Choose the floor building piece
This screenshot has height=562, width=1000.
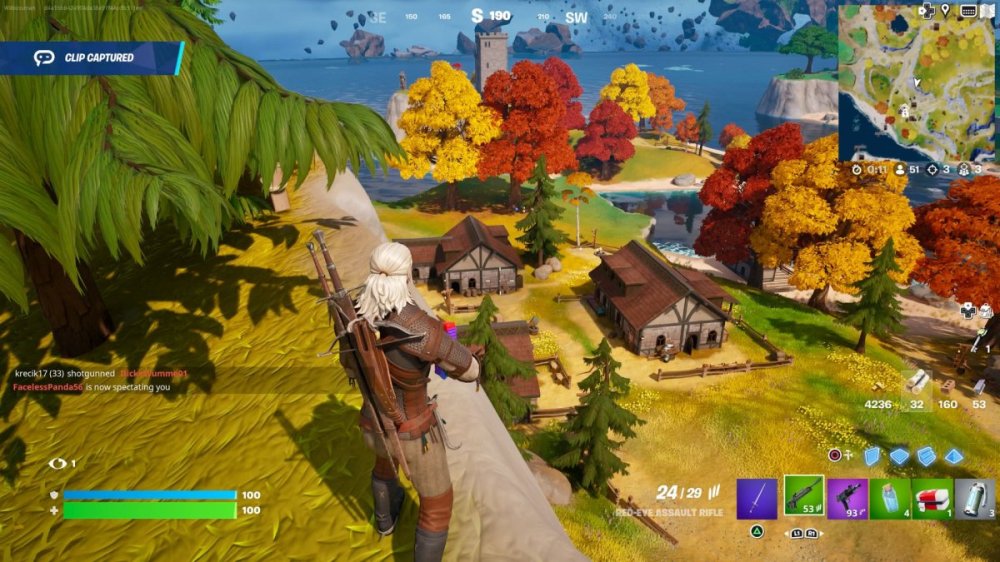tap(900, 456)
